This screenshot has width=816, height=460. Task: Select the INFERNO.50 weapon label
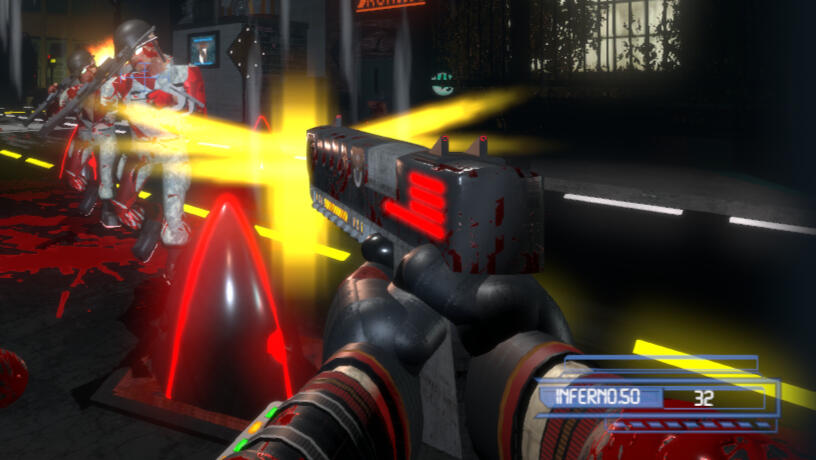[599, 397]
